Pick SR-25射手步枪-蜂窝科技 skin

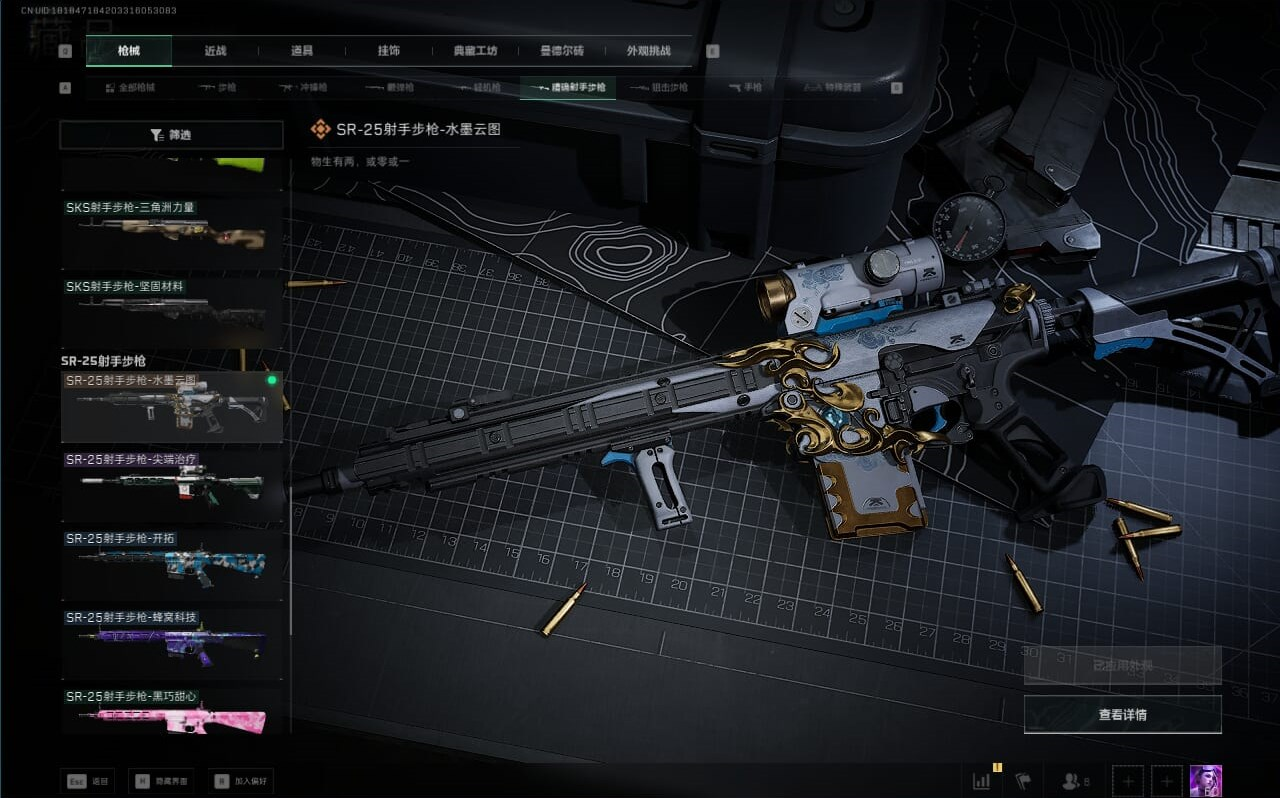pos(171,643)
